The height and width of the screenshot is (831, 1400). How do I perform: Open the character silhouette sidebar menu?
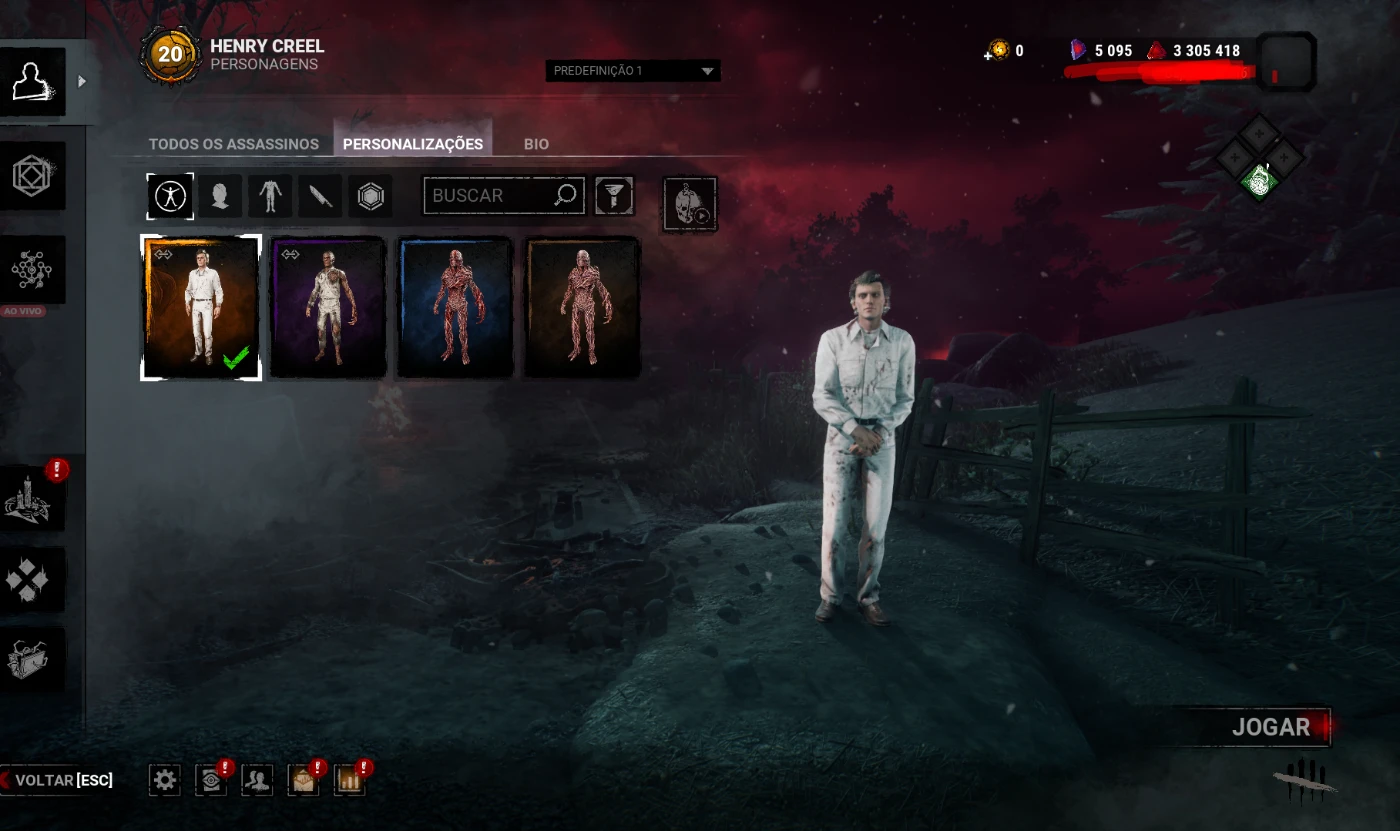[x=33, y=82]
